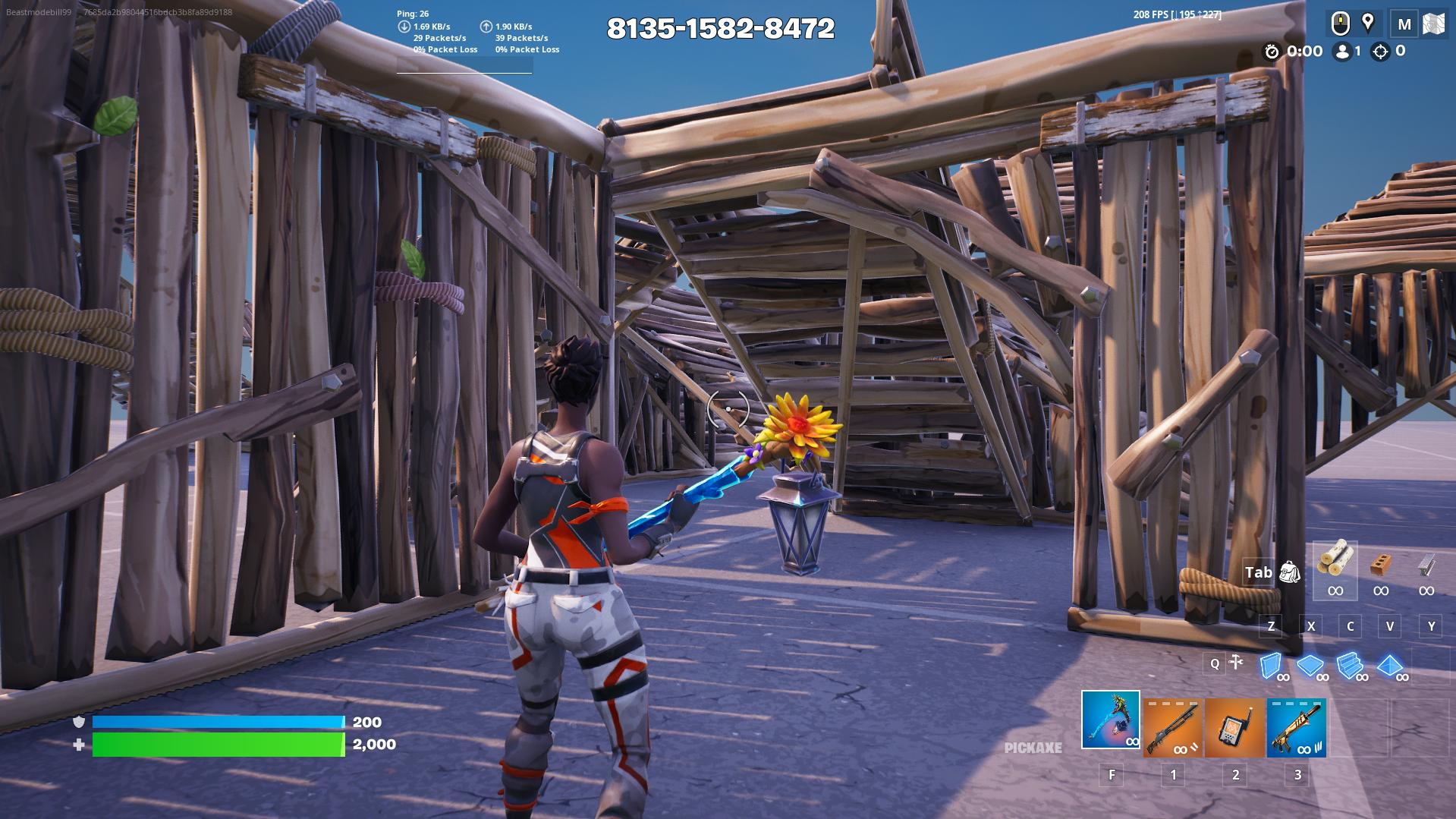
Task: Select the pyramid roof building piece
Action: tap(1390, 666)
